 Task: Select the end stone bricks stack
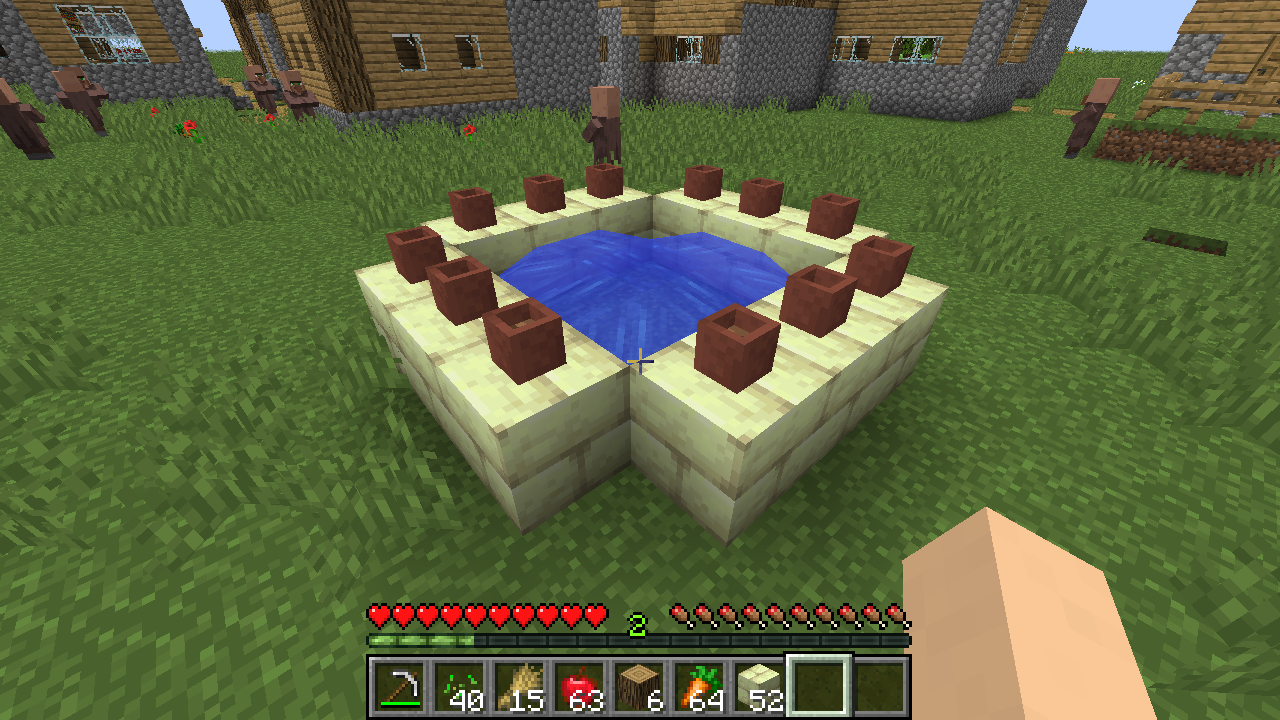[760, 687]
